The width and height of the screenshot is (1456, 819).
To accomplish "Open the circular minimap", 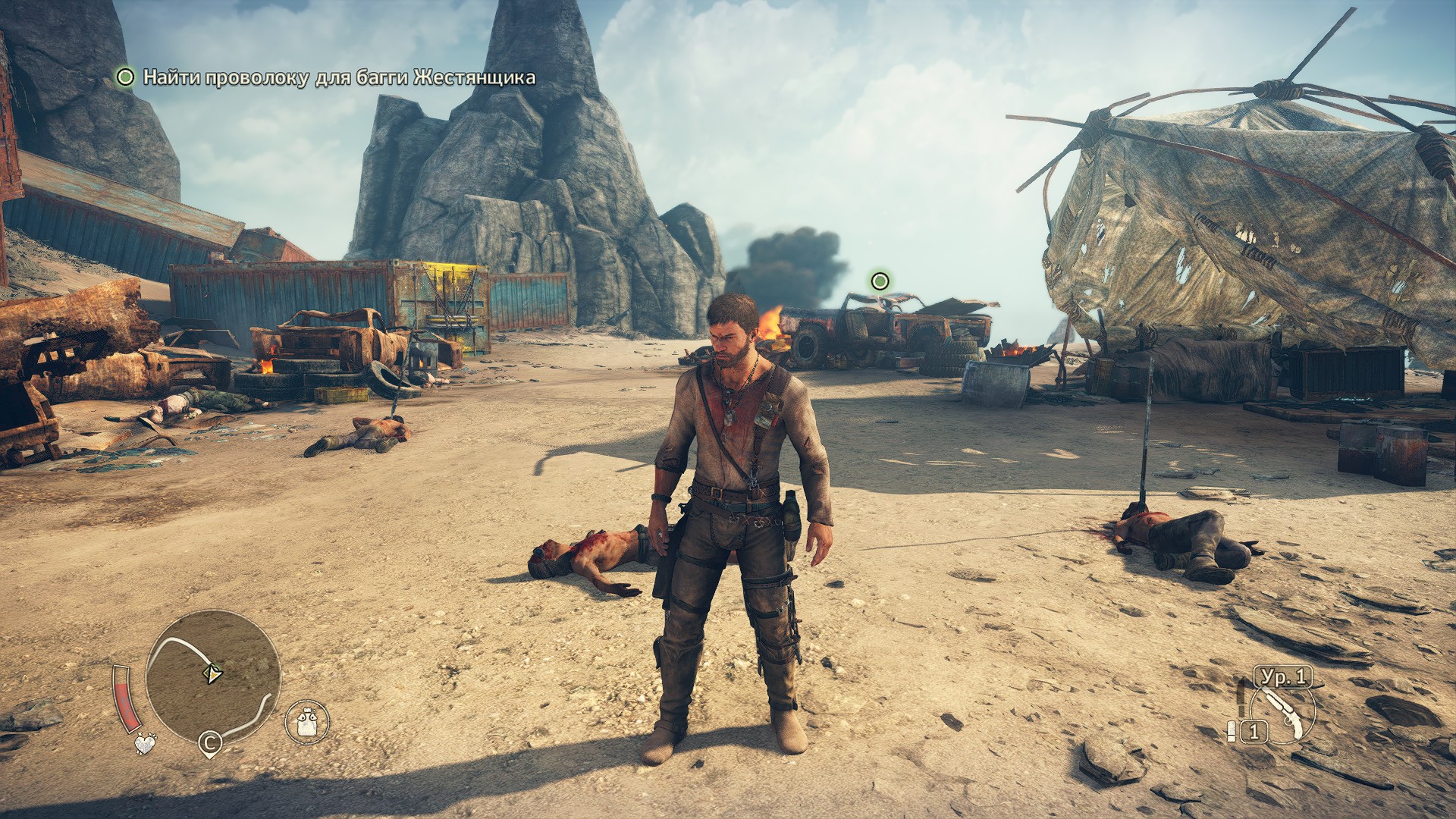I will [x=212, y=677].
